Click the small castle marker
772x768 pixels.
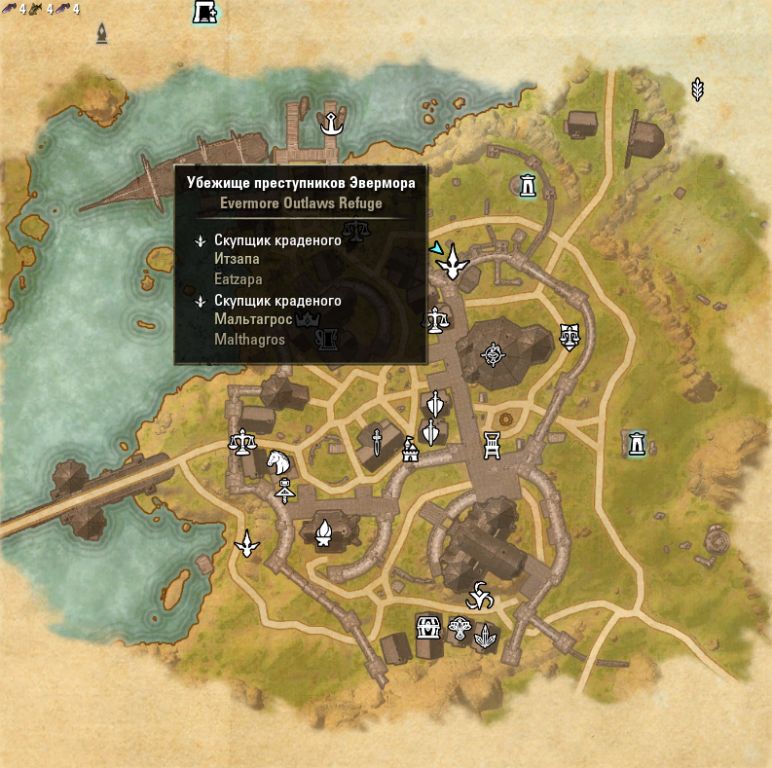click(409, 451)
